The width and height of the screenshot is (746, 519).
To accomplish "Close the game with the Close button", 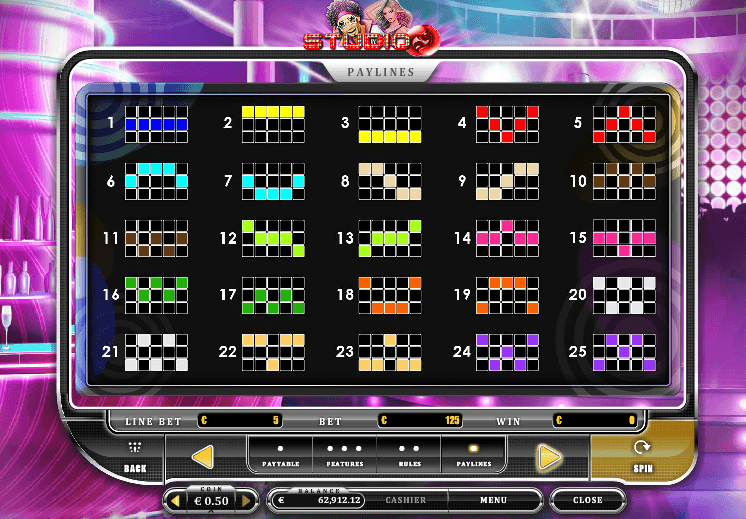I will [x=588, y=500].
